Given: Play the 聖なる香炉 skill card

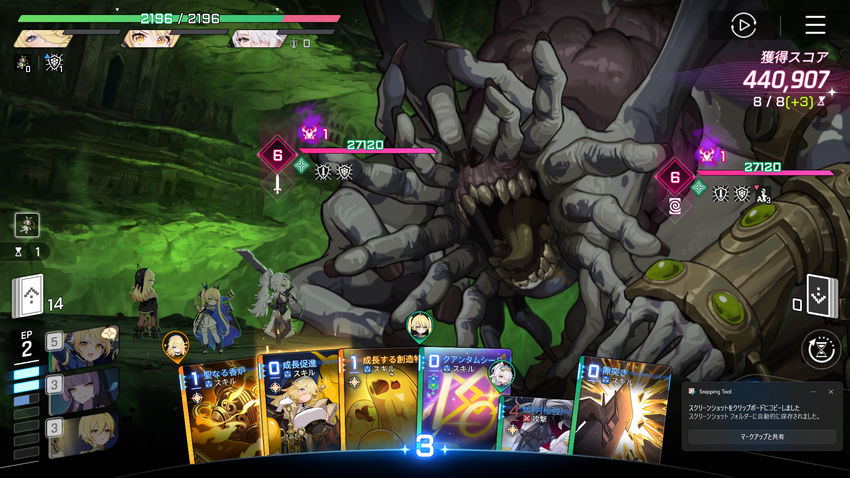Looking at the screenshot, I should coord(218,410).
